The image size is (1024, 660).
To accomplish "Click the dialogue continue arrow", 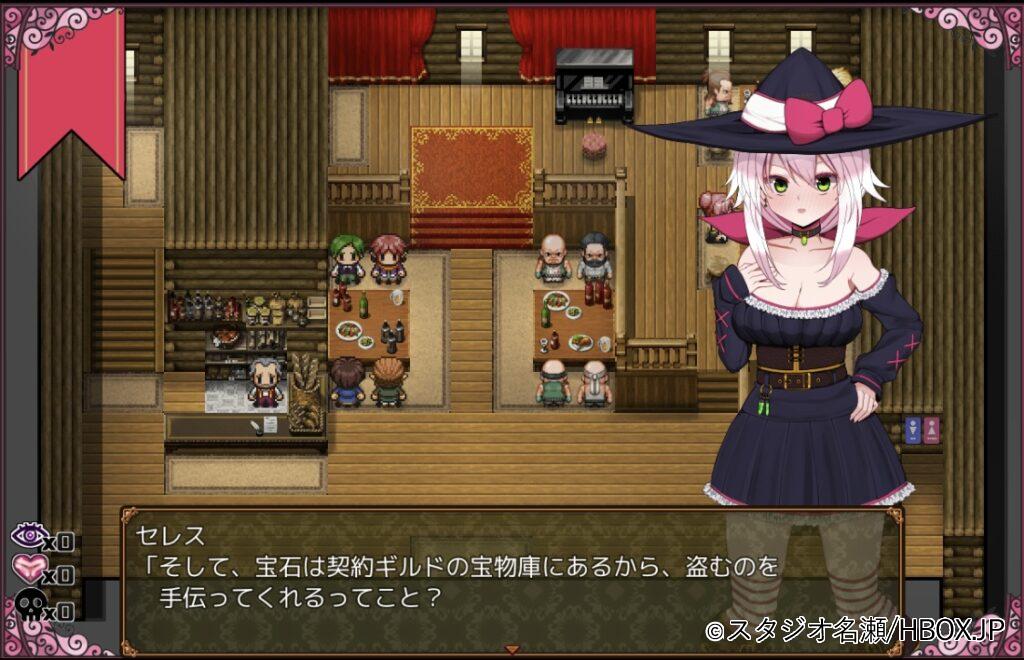I will [x=512, y=649].
